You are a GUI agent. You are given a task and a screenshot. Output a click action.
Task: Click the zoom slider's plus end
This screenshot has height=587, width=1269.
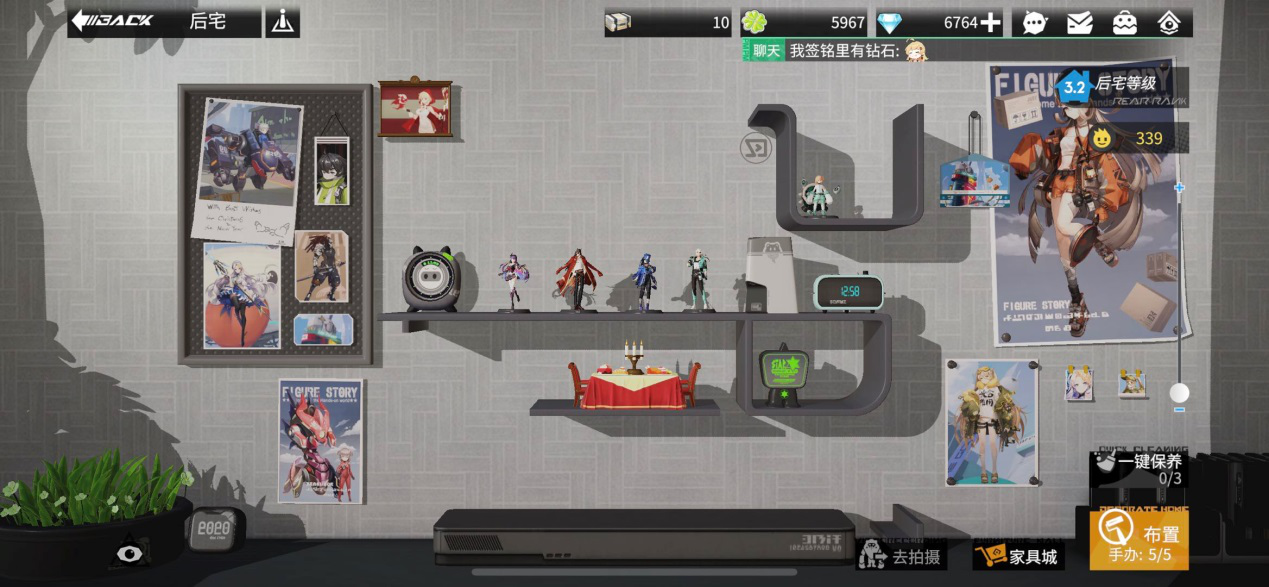[x=1180, y=187]
